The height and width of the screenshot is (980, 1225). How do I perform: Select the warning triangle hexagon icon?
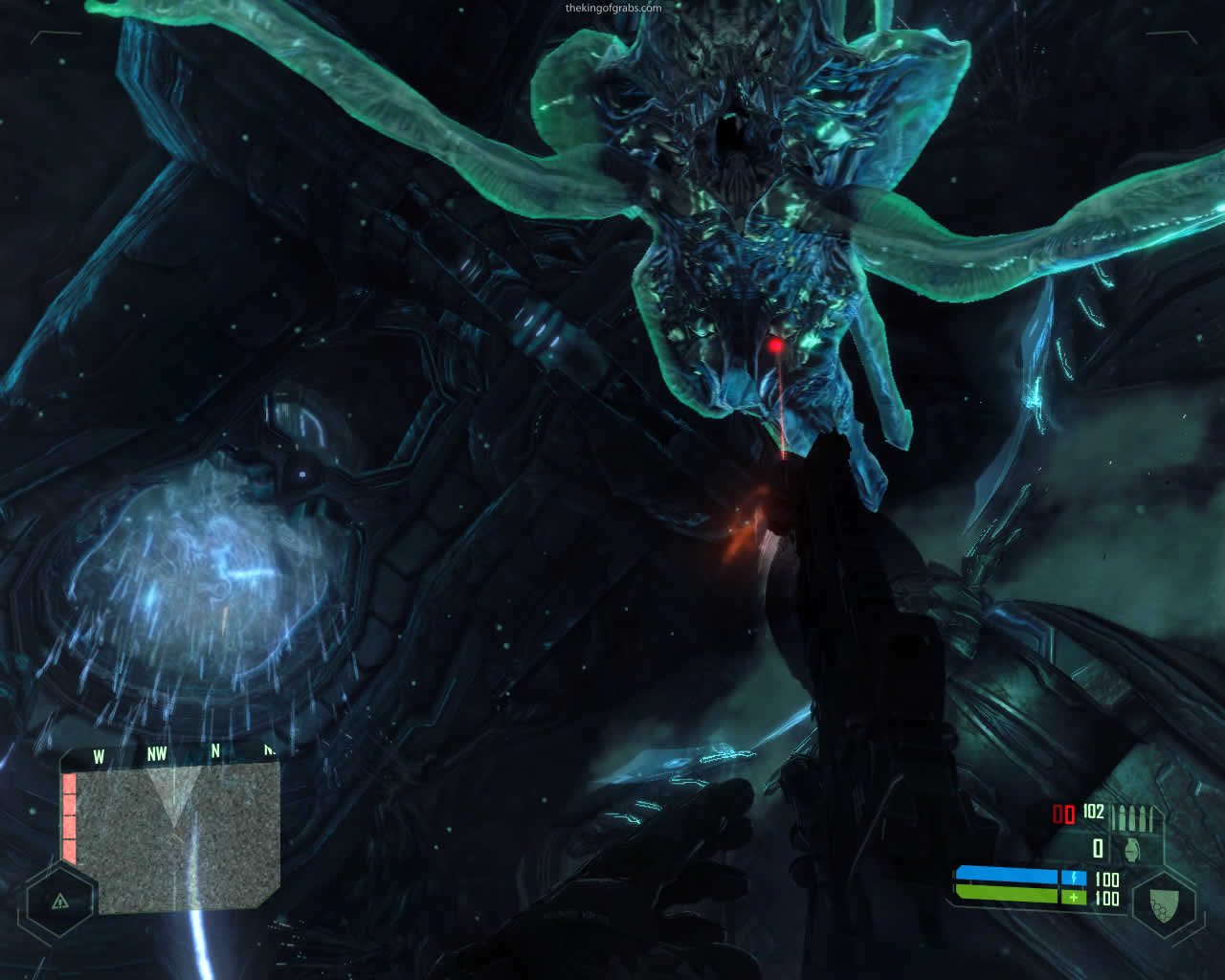point(60,901)
